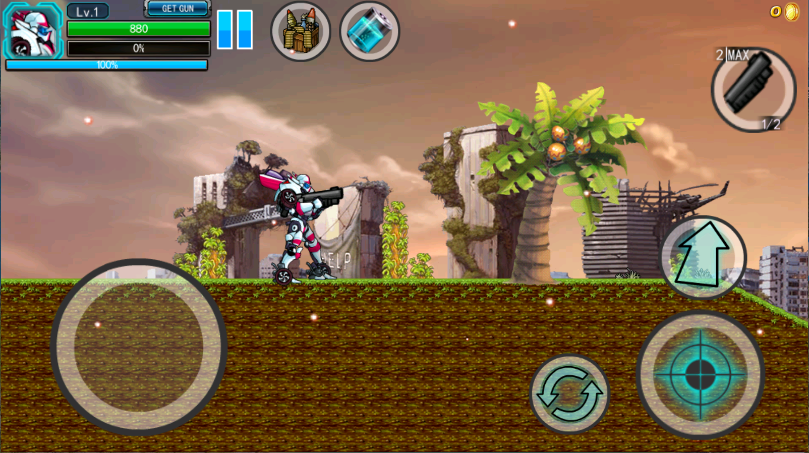Activate the ammo crate missile item
Screen dimensions: 809x453
coord(301,31)
